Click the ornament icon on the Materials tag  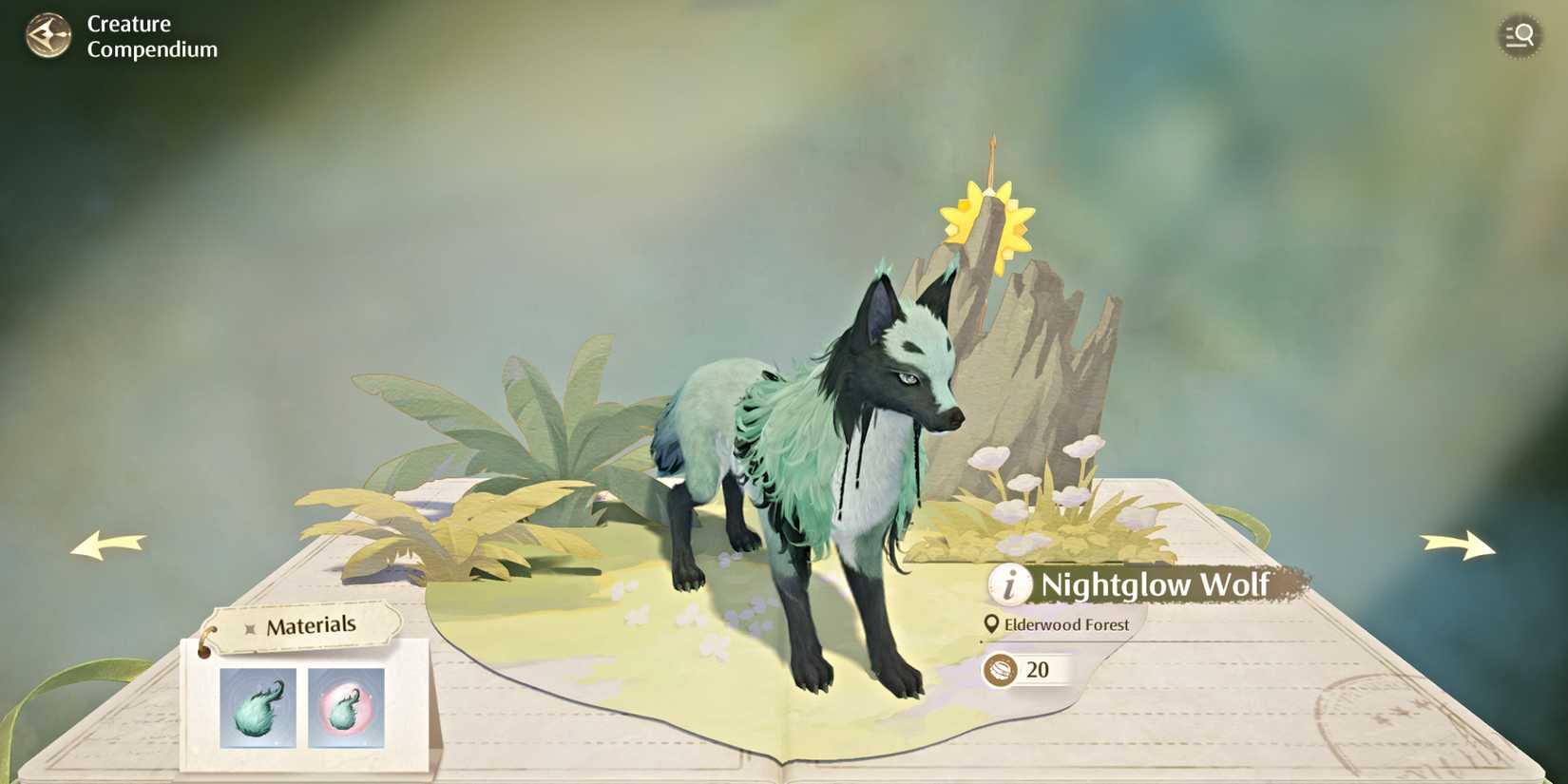pyautogui.click(x=249, y=626)
